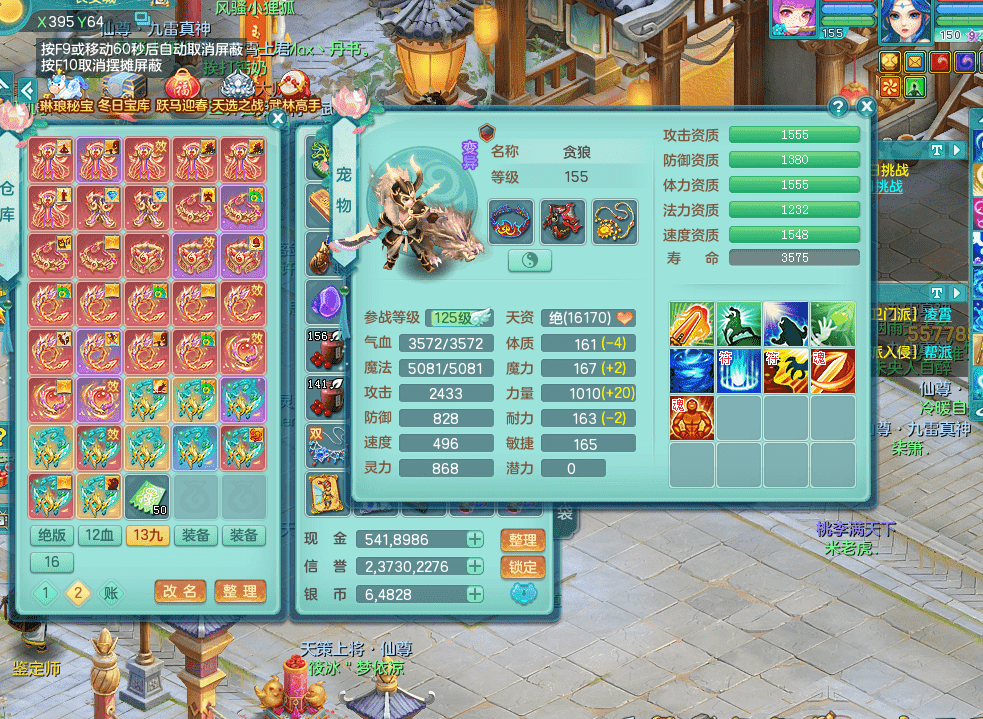This screenshot has width=983, height=719.
Task: Add silver with the 银币 plus button
Action: tap(475, 594)
